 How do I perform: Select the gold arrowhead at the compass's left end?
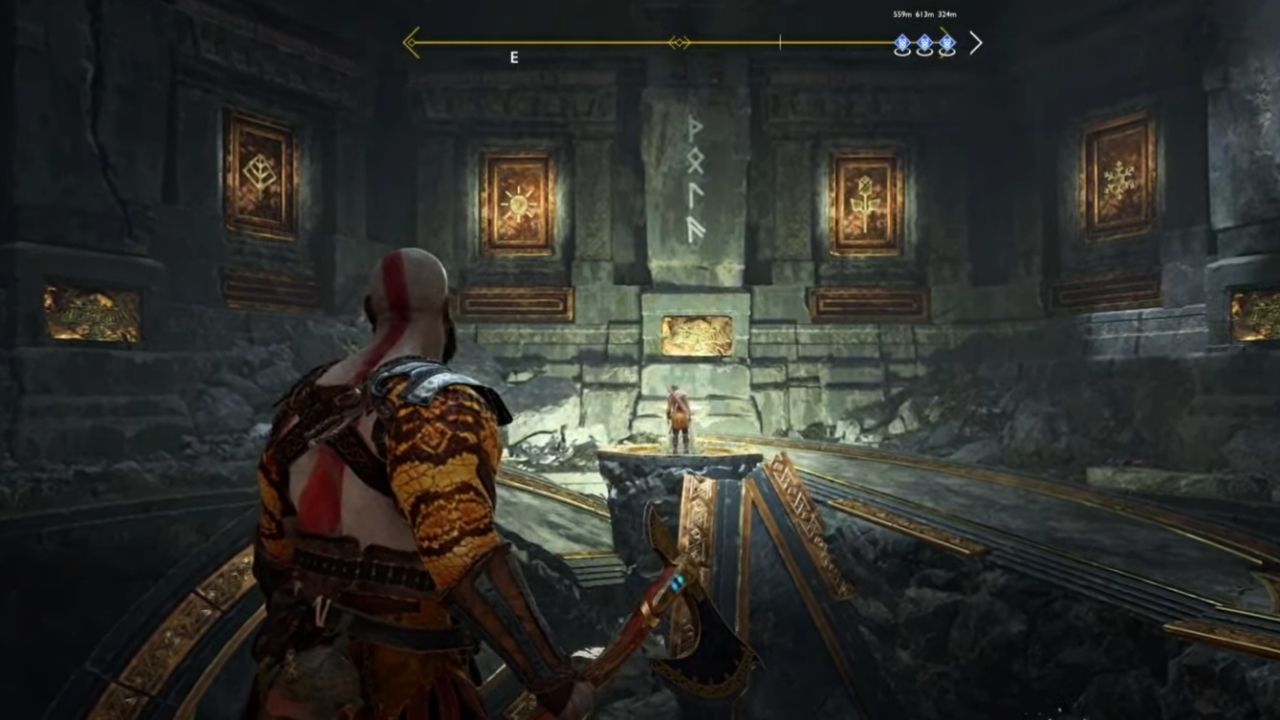coord(410,42)
